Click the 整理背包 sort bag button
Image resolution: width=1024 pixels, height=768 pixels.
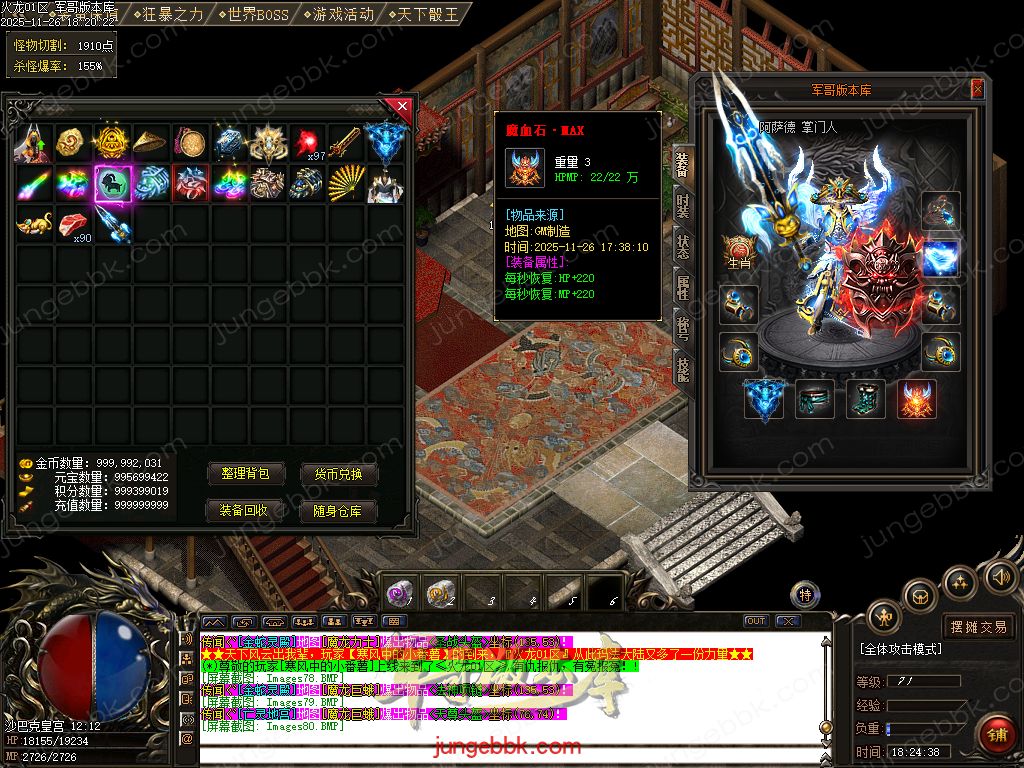(x=245, y=474)
